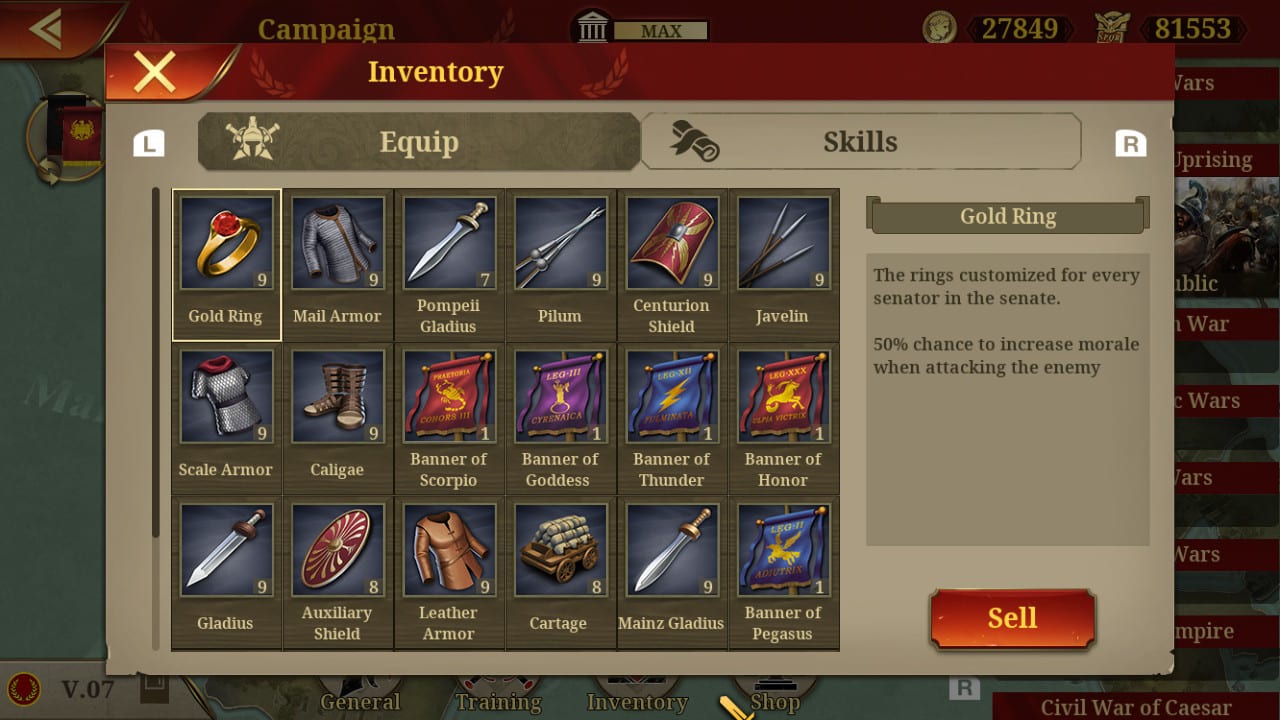
Task: Select the Gold Ring item
Action: click(x=226, y=243)
